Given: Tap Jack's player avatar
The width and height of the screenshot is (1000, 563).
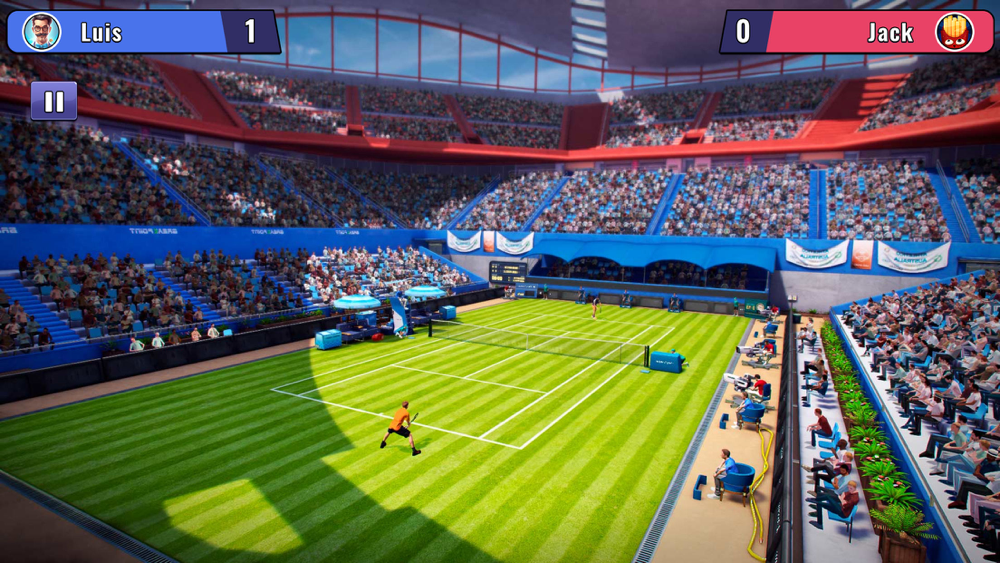Looking at the screenshot, I should [954, 32].
